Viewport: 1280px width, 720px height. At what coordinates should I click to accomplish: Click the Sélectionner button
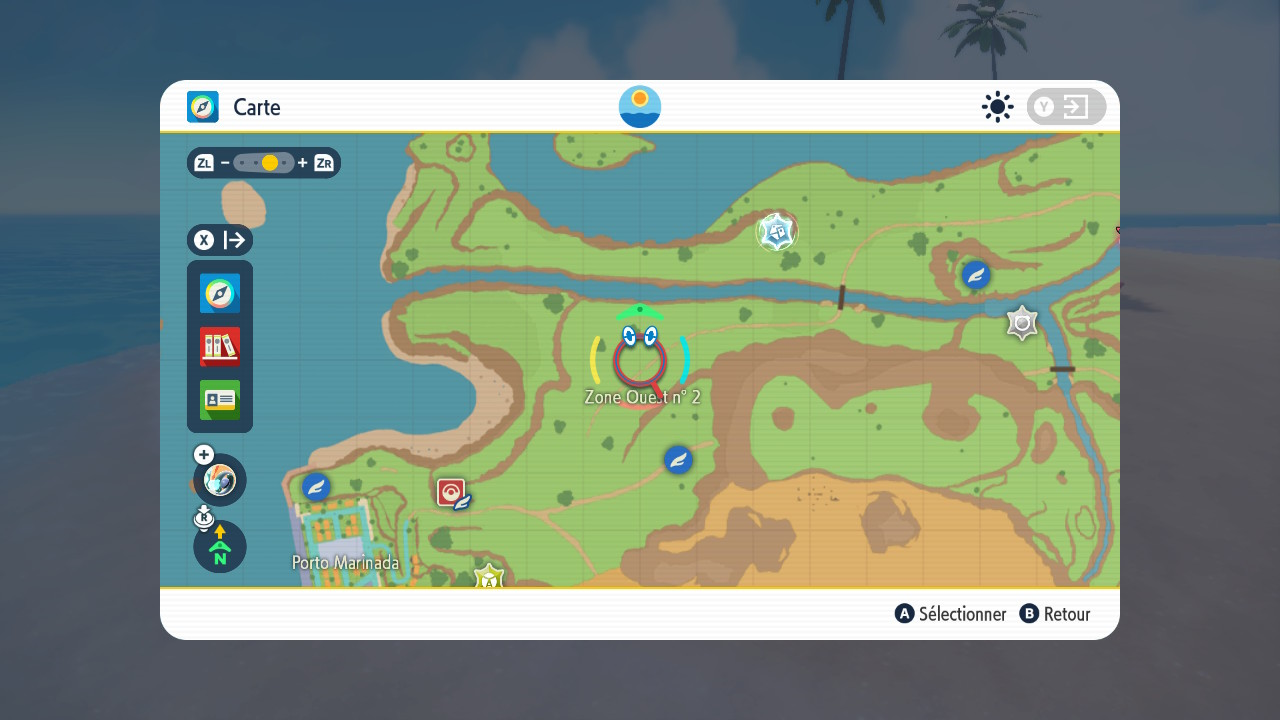click(951, 614)
